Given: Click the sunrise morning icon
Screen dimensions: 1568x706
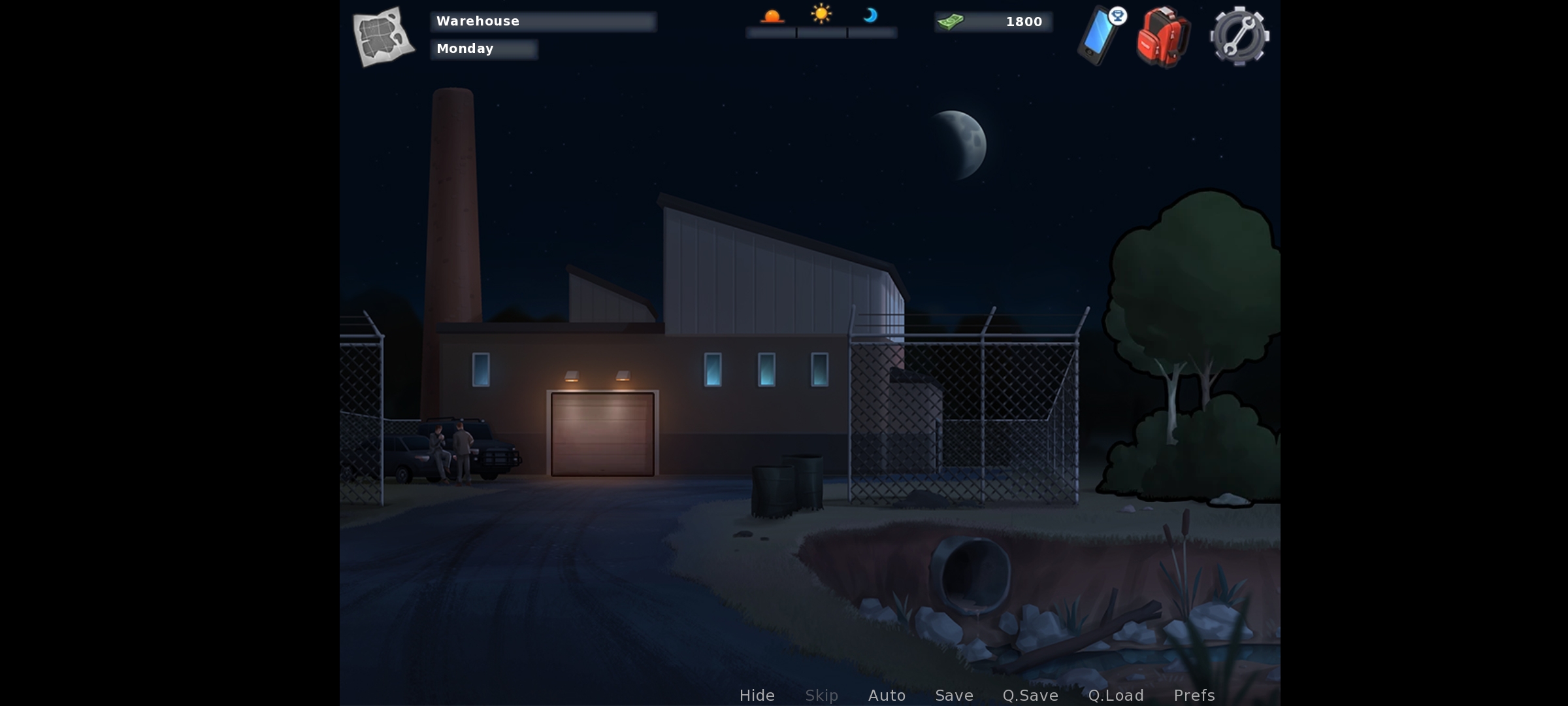Looking at the screenshot, I should [772, 16].
